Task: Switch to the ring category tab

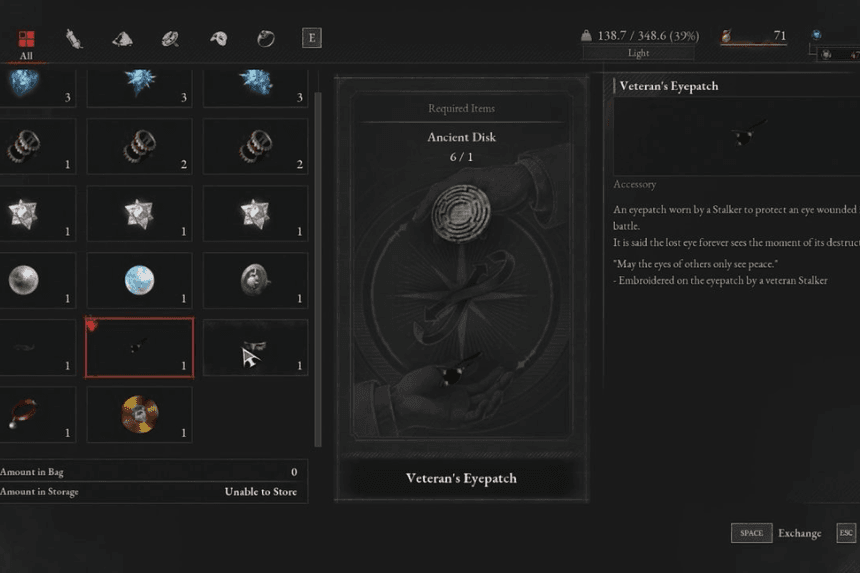Action: click(265, 39)
